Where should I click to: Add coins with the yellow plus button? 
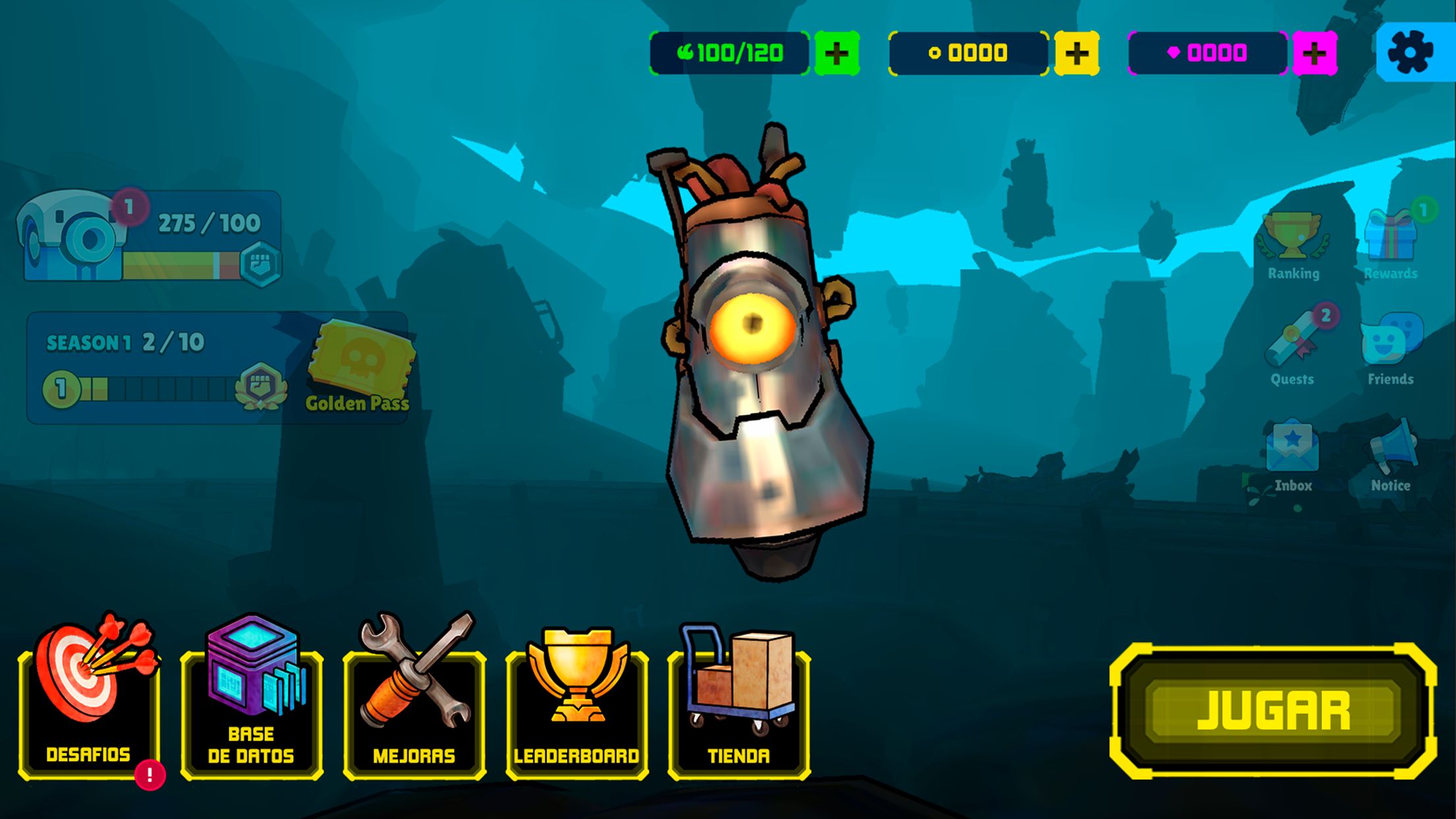coord(1076,53)
